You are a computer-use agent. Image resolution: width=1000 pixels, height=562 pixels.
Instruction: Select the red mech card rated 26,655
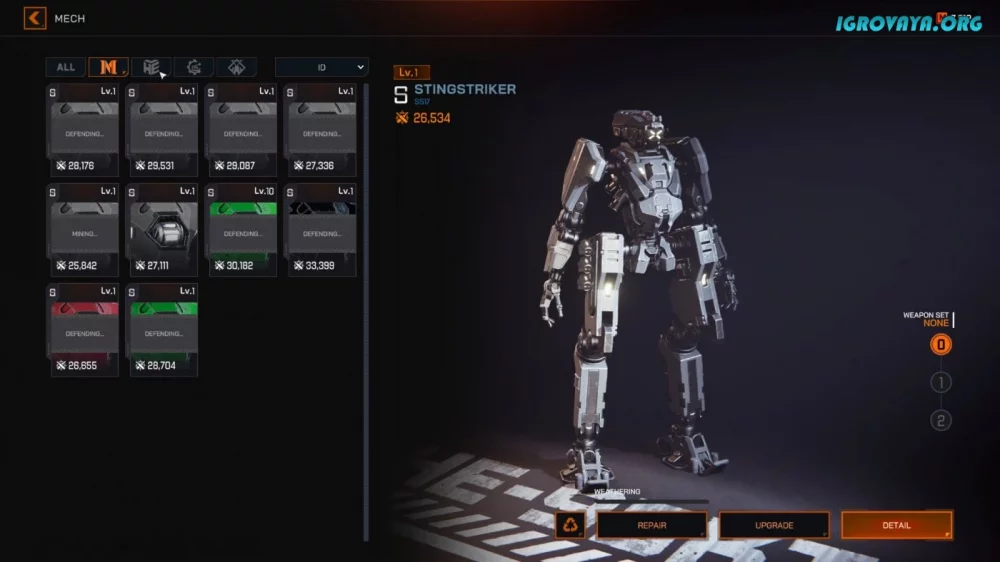point(84,330)
